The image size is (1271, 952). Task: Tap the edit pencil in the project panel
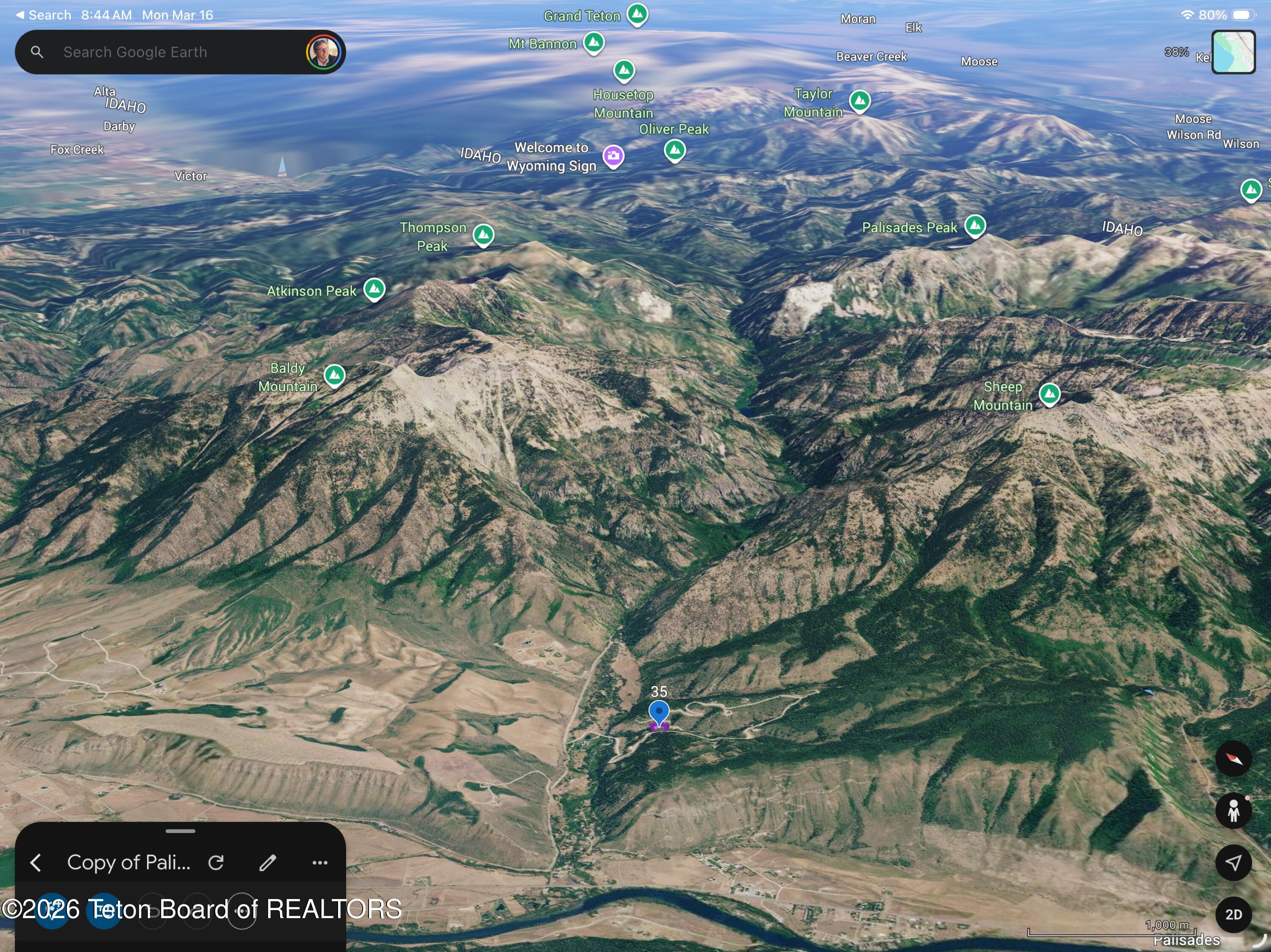(x=268, y=862)
